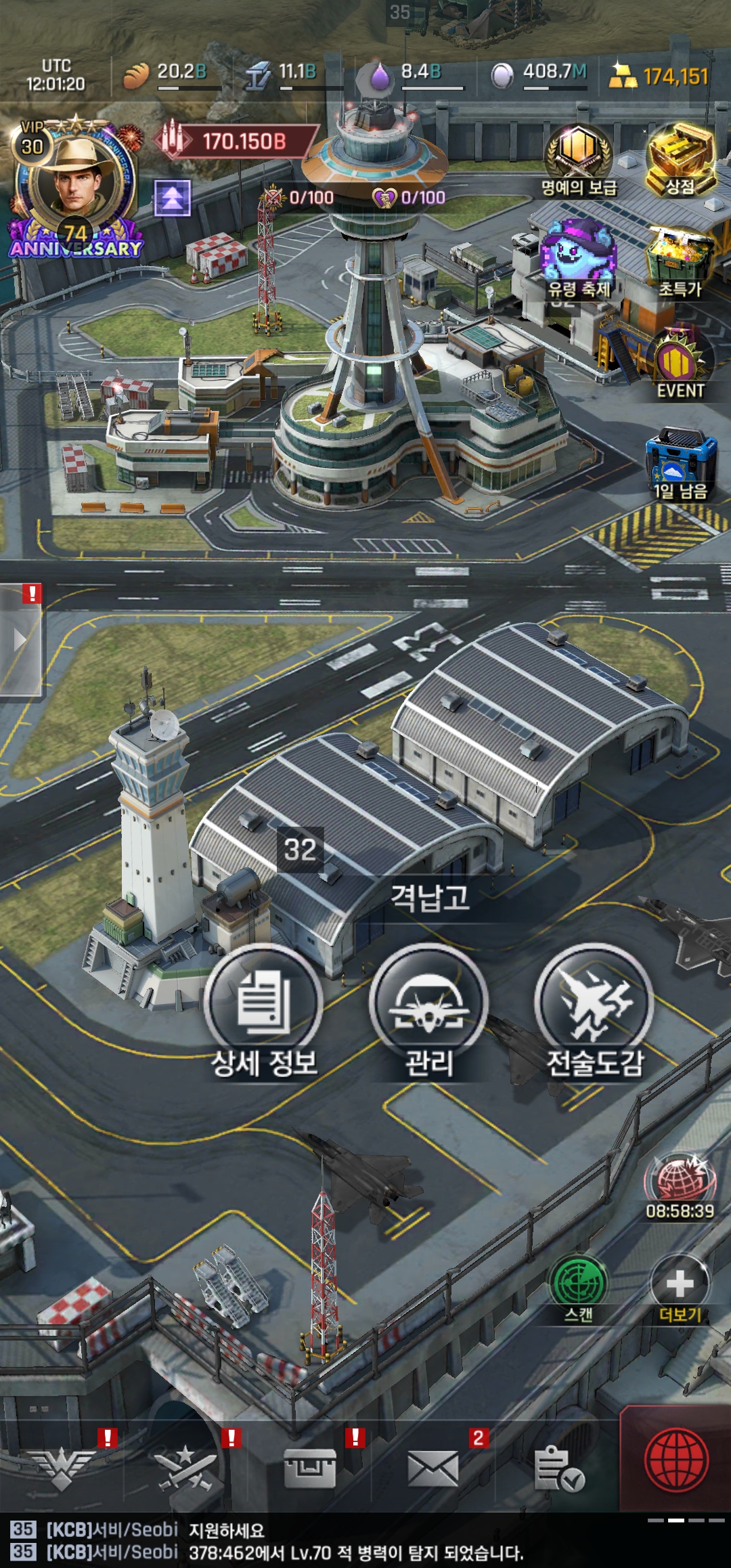Open the 유령 축제 ghost festival event

pyautogui.click(x=579, y=257)
